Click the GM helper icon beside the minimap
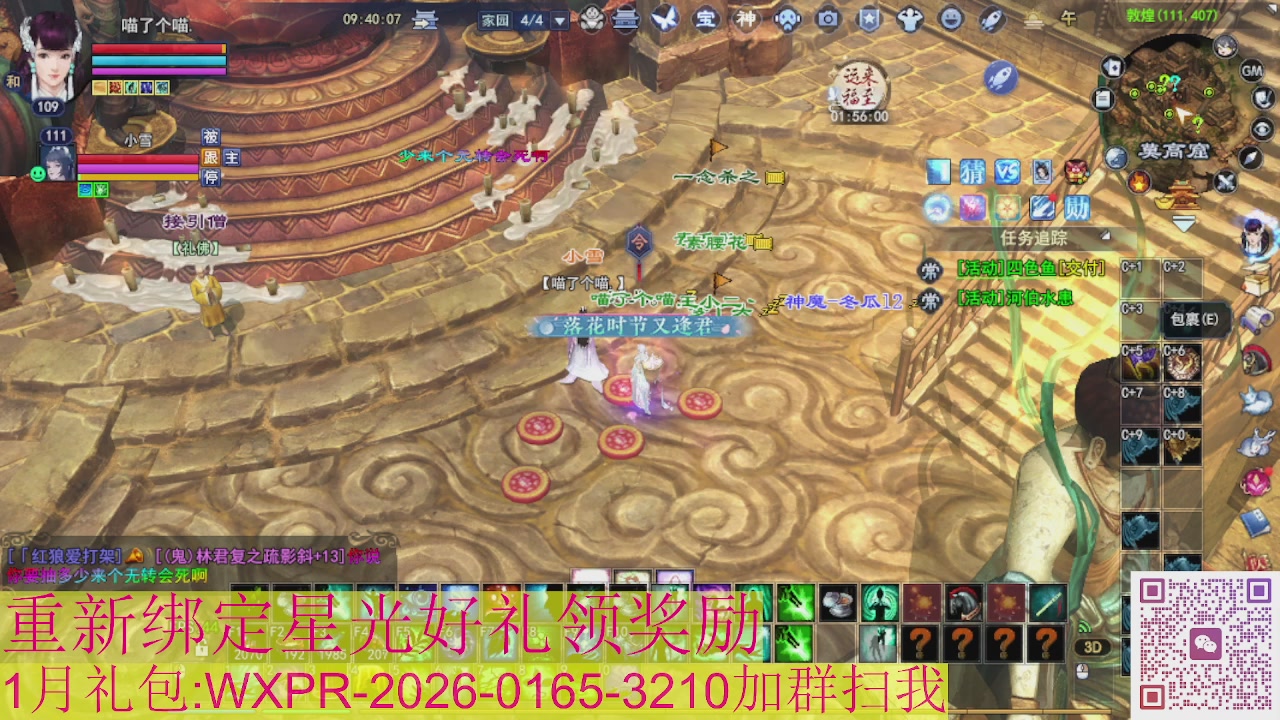Image resolution: width=1280 pixels, height=720 pixels. pyautogui.click(x=1252, y=72)
